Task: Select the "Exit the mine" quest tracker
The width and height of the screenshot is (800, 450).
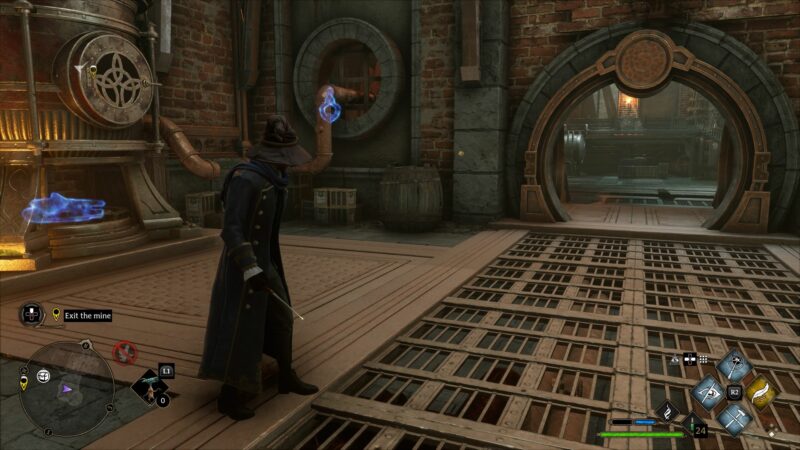Action: [86, 315]
